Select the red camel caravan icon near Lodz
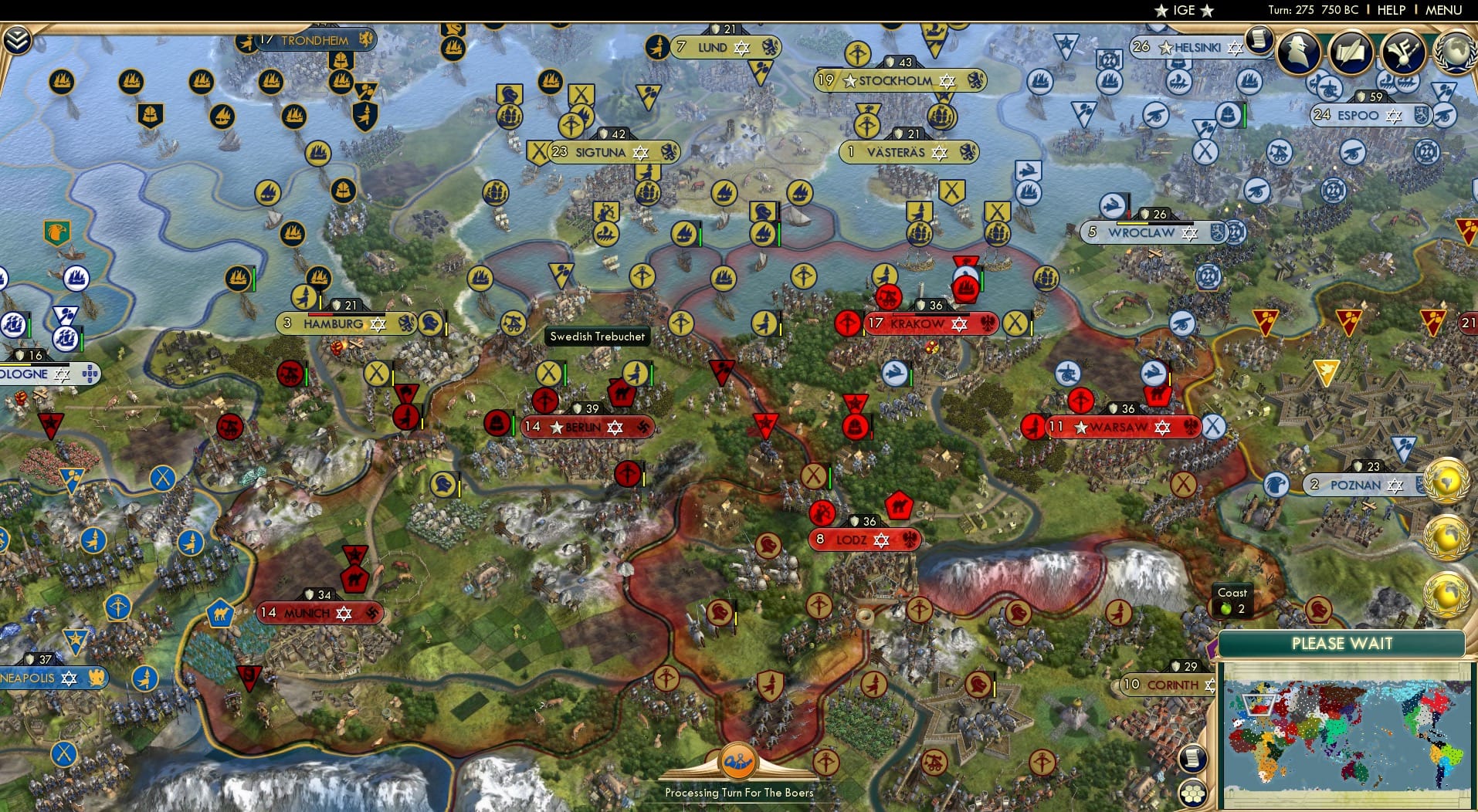The height and width of the screenshot is (812, 1478). click(x=901, y=505)
